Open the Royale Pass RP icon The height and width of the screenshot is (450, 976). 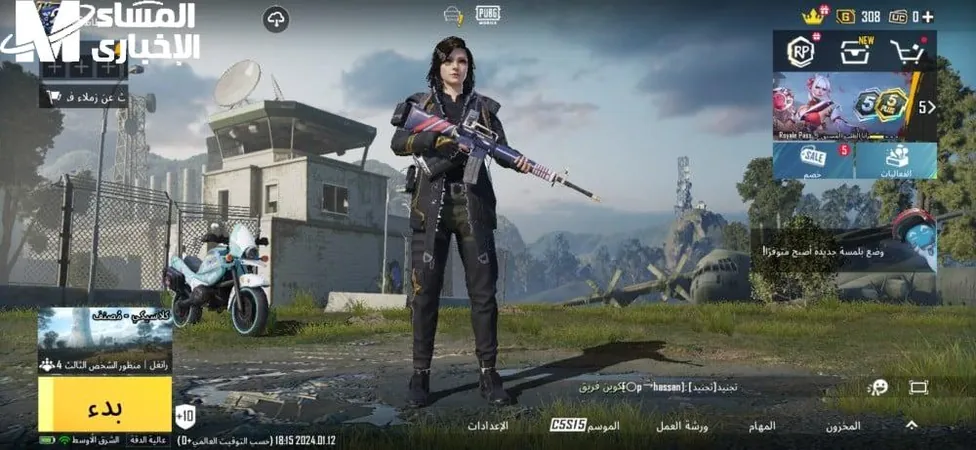point(800,52)
